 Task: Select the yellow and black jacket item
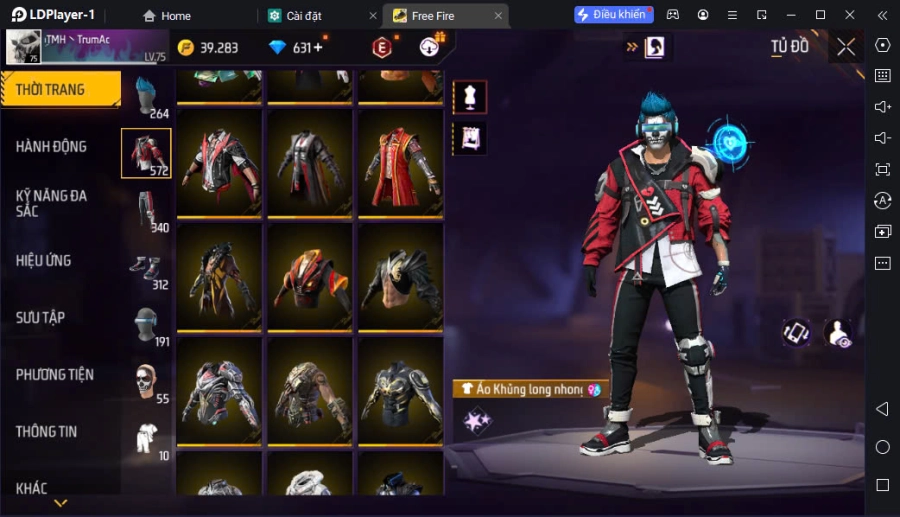tap(219, 275)
